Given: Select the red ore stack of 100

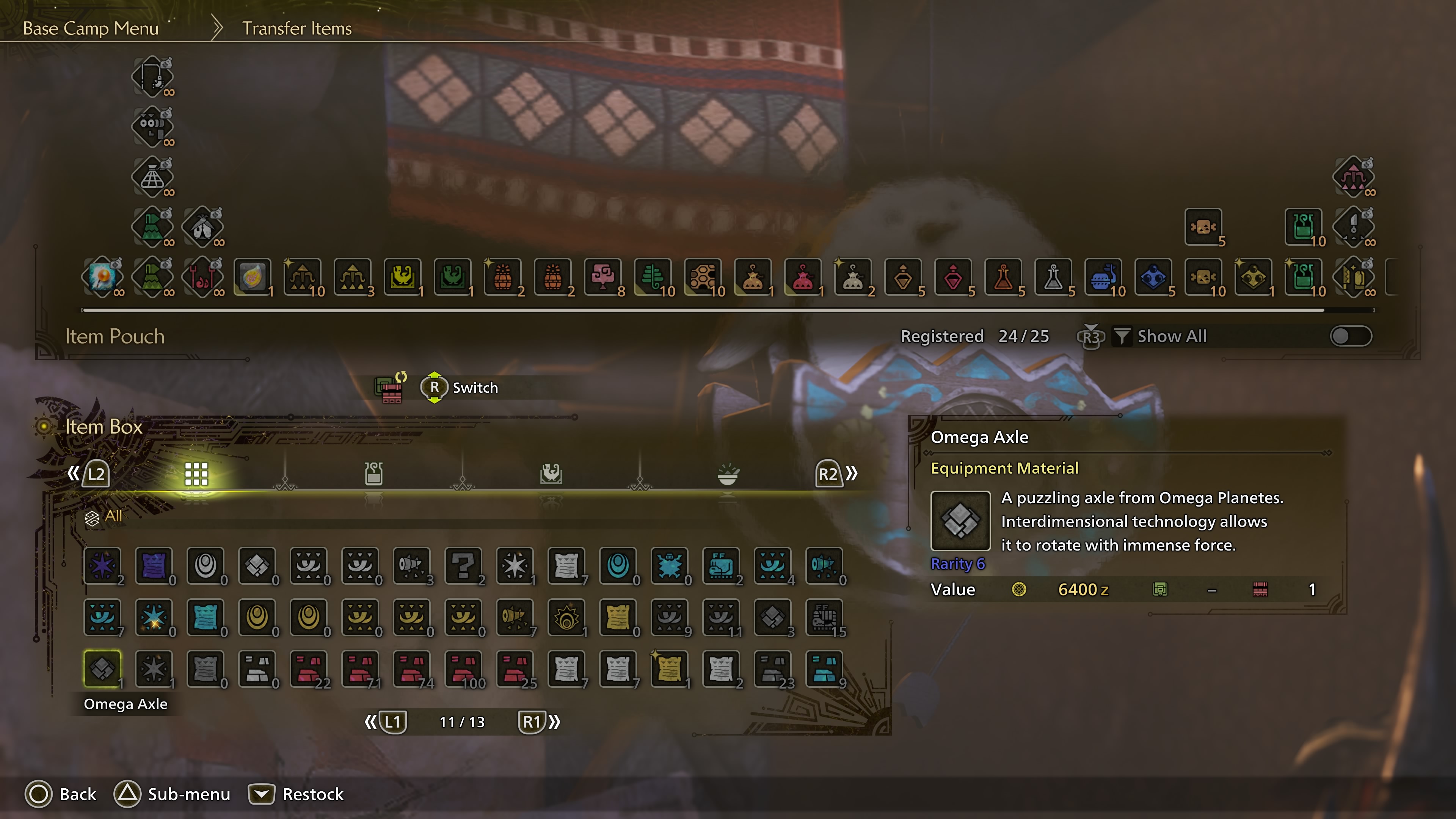Looking at the screenshot, I should click(463, 668).
